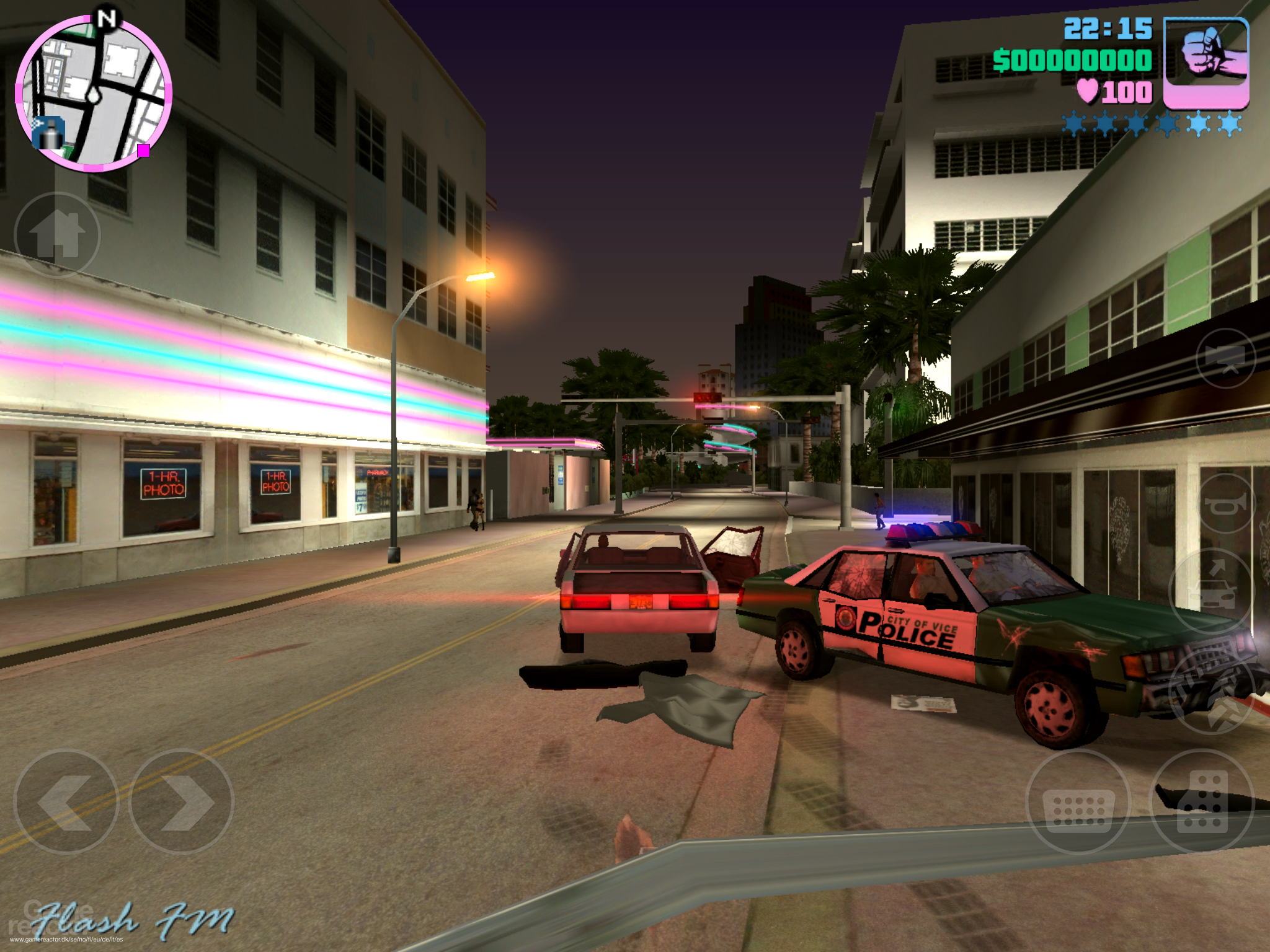Steer right with the right arrow button

tap(181, 802)
